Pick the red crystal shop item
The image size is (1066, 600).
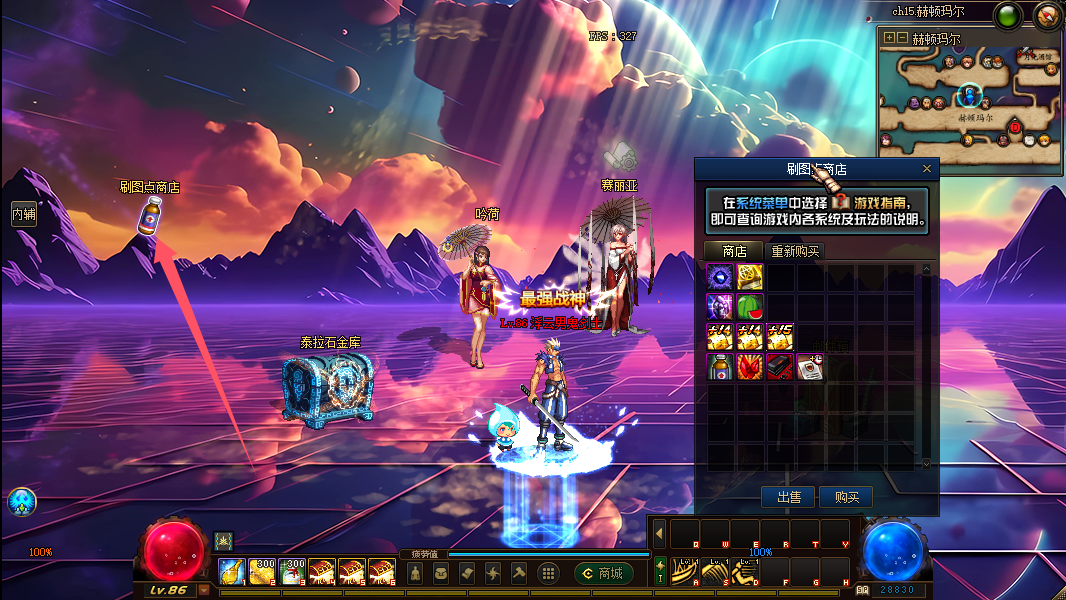coord(750,366)
